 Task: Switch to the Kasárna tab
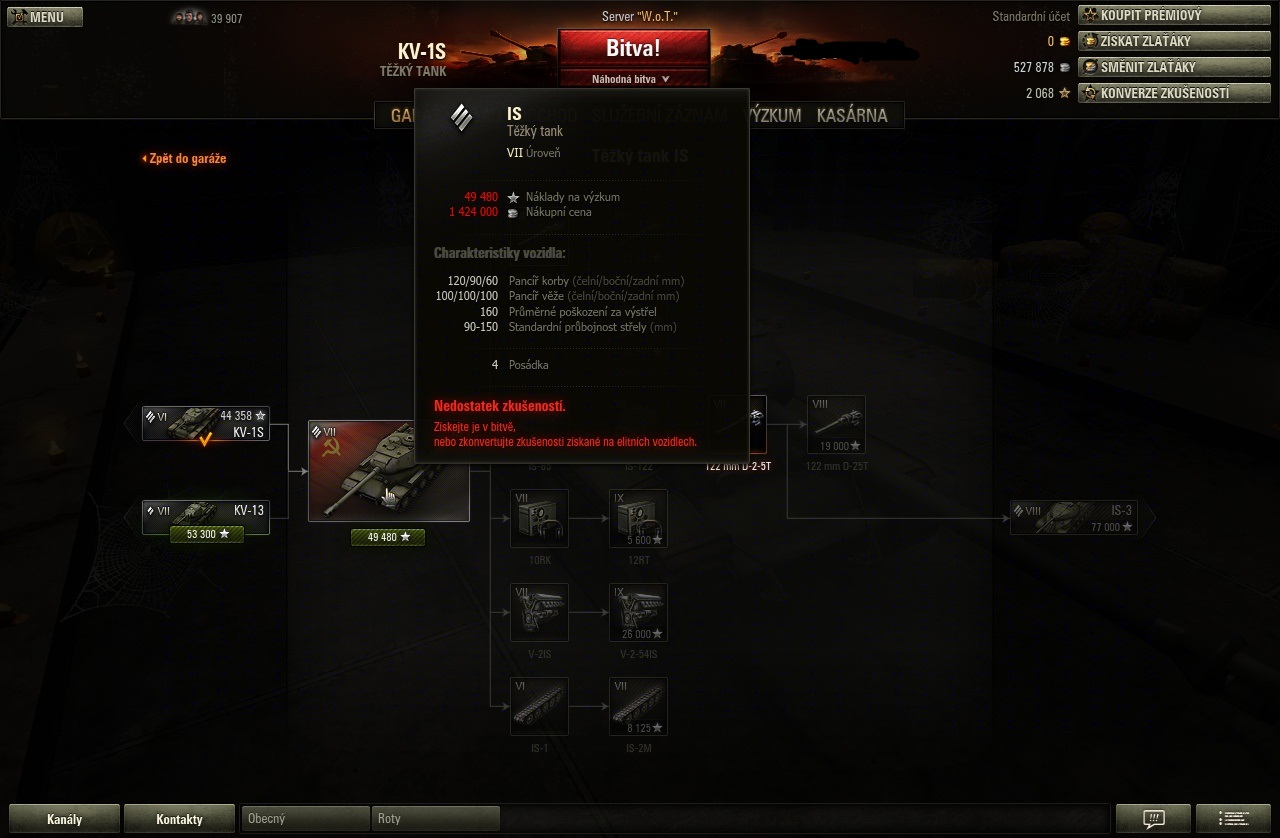point(852,115)
